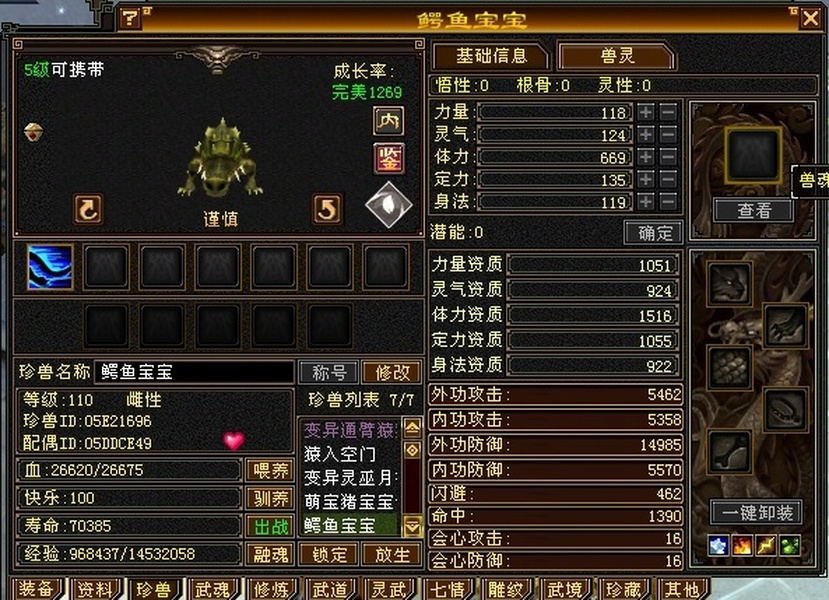Send pet to battle with 出战
This screenshot has height=600, width=829.
(x=269, y=526)
